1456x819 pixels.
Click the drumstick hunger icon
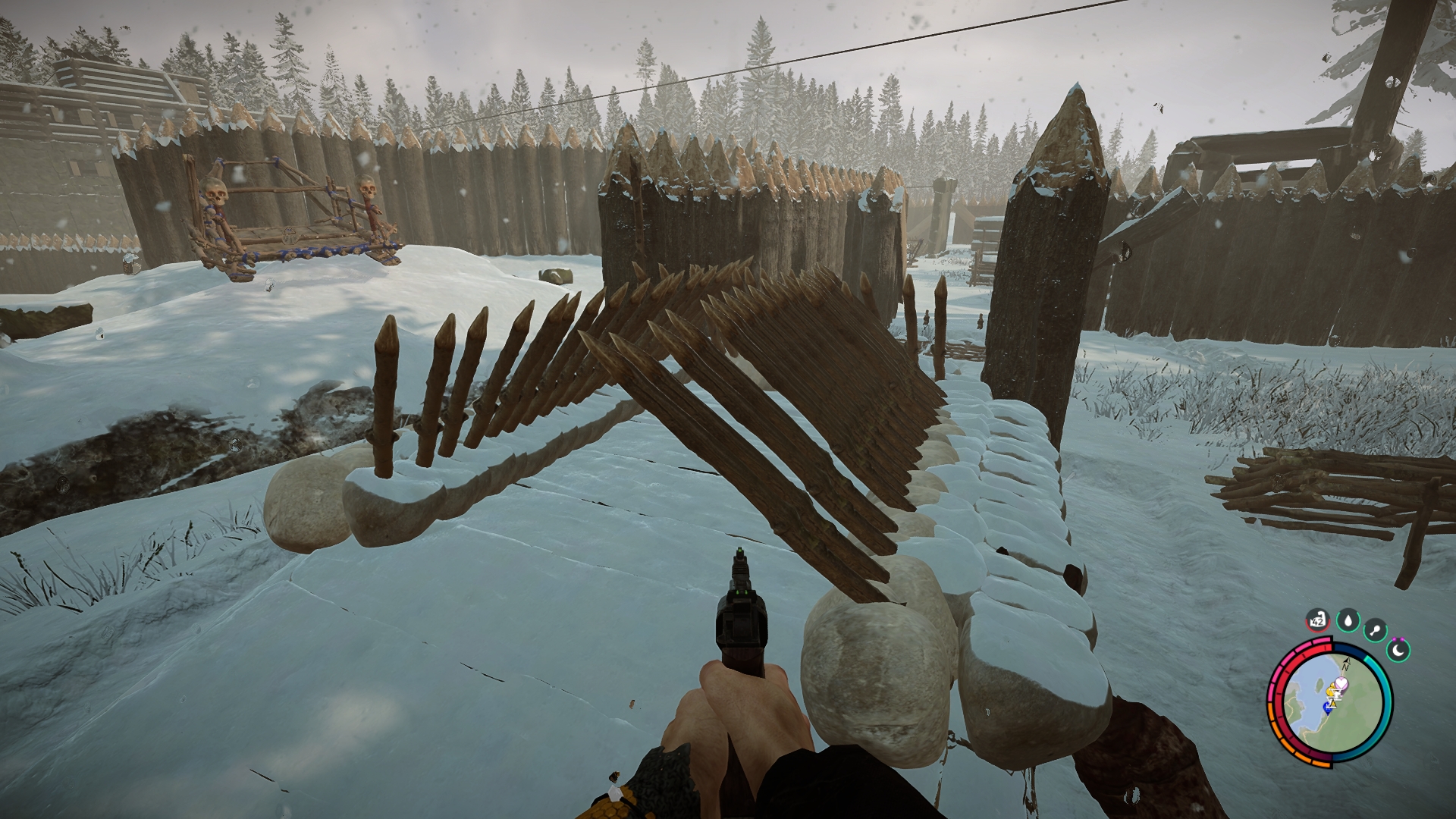[1375, 629]
